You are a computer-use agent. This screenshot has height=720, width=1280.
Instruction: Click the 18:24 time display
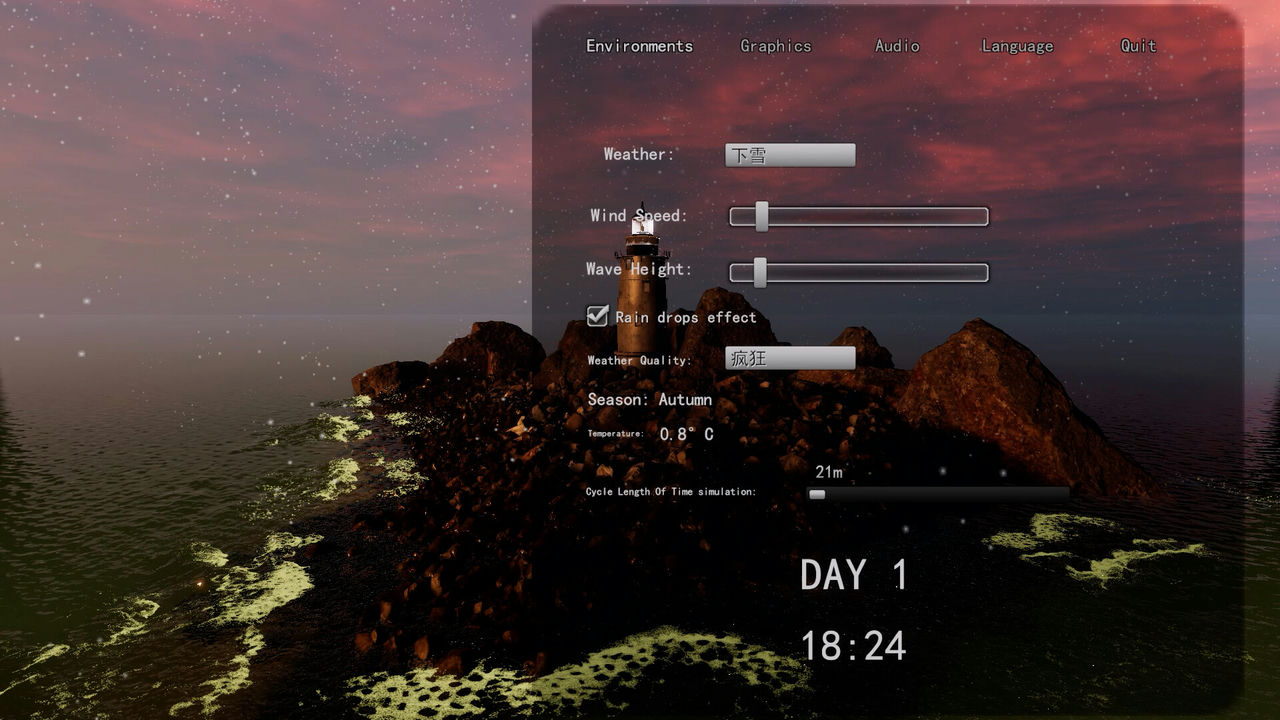click(854, 645)
